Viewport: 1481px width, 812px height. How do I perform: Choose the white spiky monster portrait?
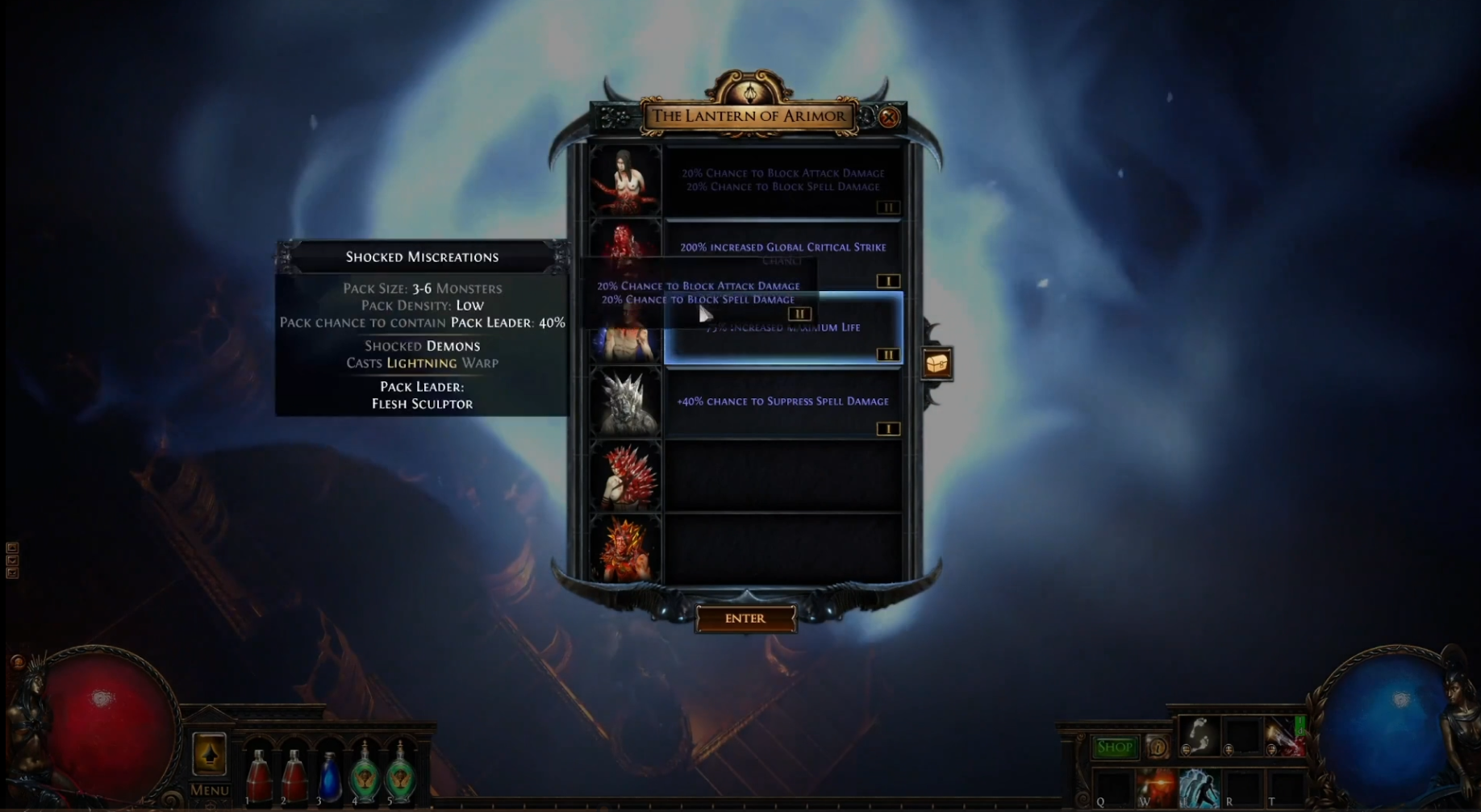click(625, 402)
